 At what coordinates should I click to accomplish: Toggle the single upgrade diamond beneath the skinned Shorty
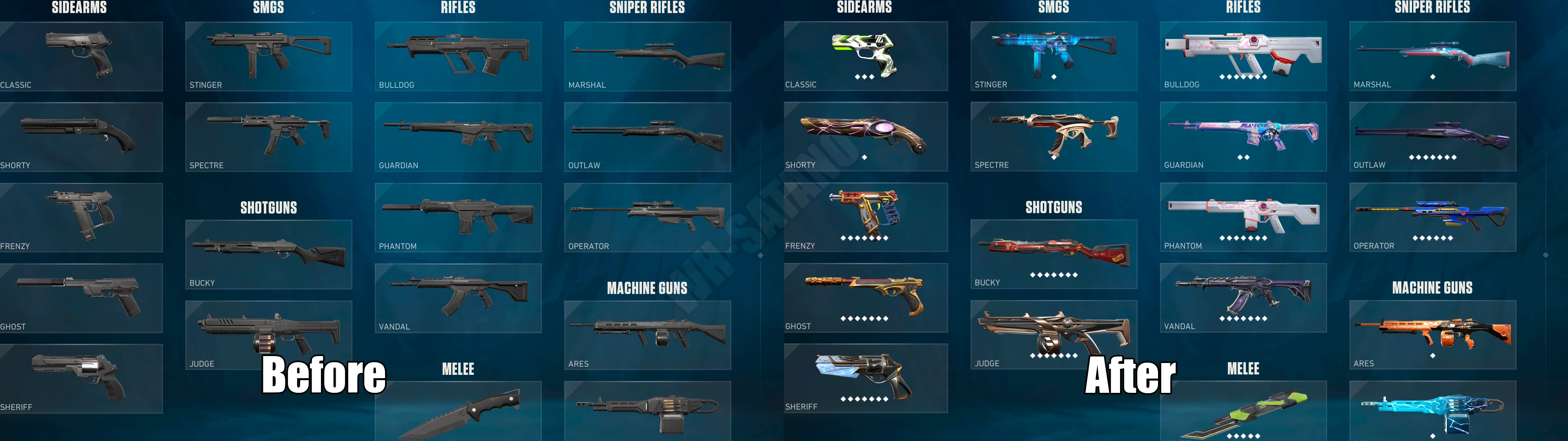coord(865,158)
